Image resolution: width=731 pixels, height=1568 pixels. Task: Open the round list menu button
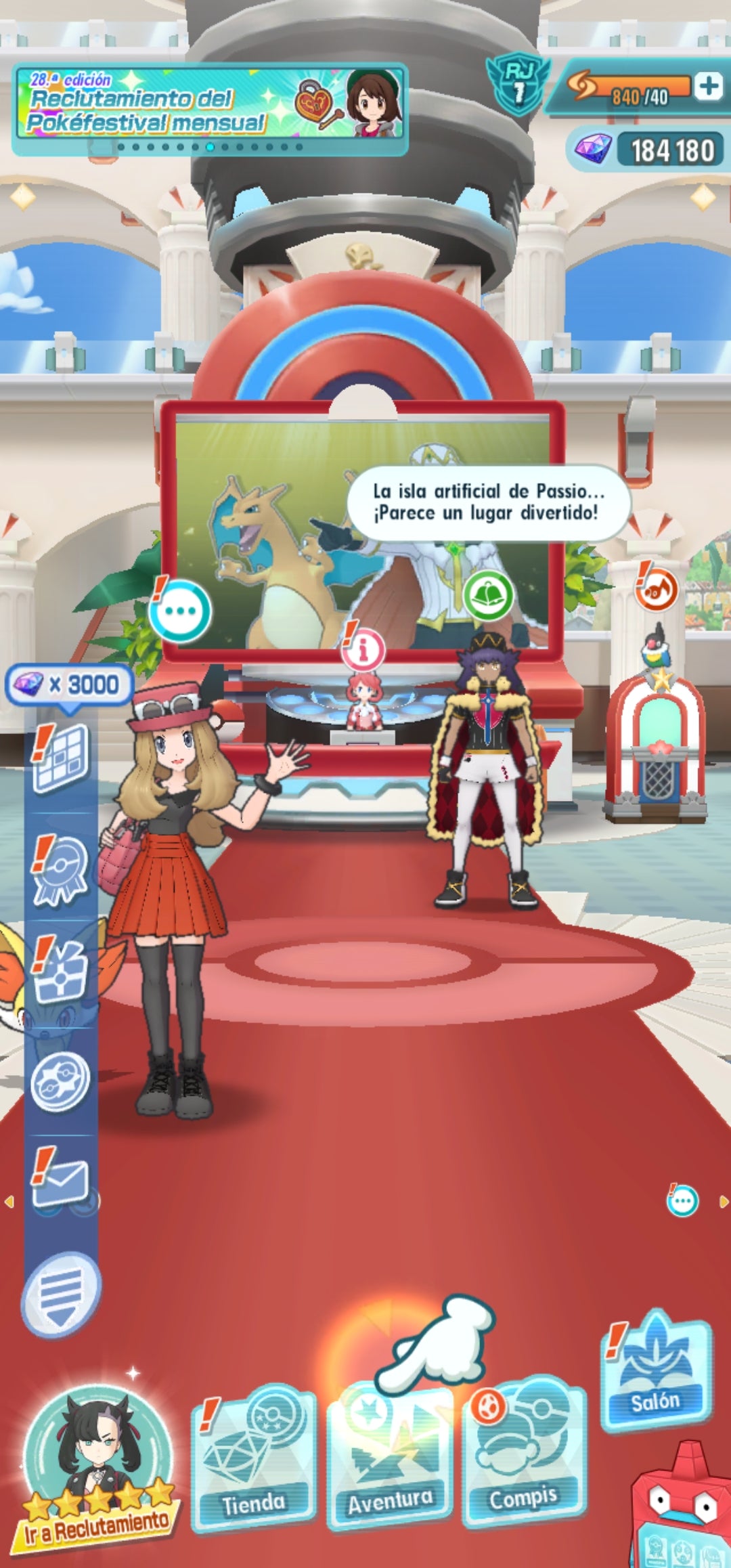click(x=61, y=1294)
